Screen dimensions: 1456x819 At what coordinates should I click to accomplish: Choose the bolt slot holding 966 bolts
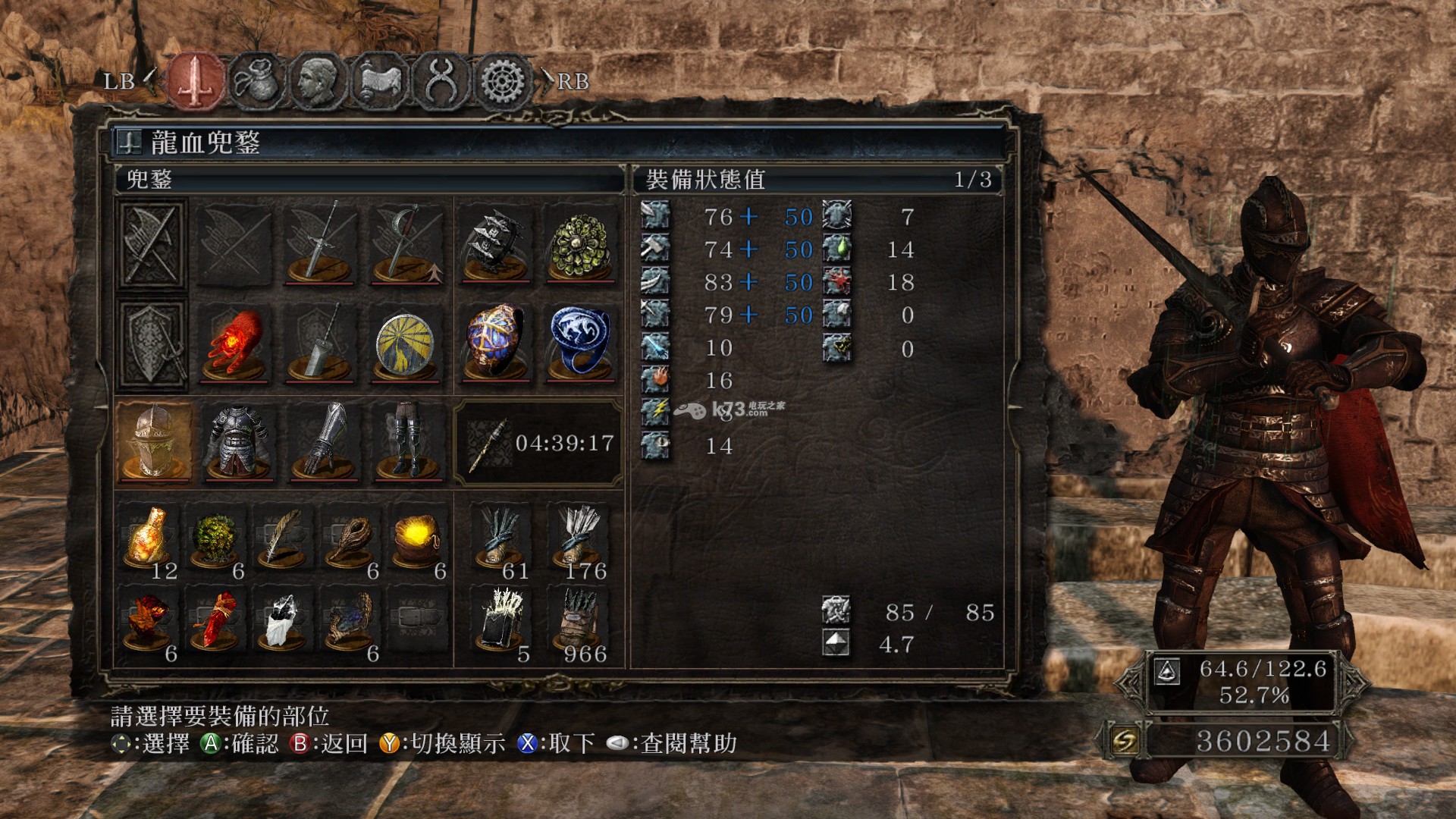pos(581,623)
